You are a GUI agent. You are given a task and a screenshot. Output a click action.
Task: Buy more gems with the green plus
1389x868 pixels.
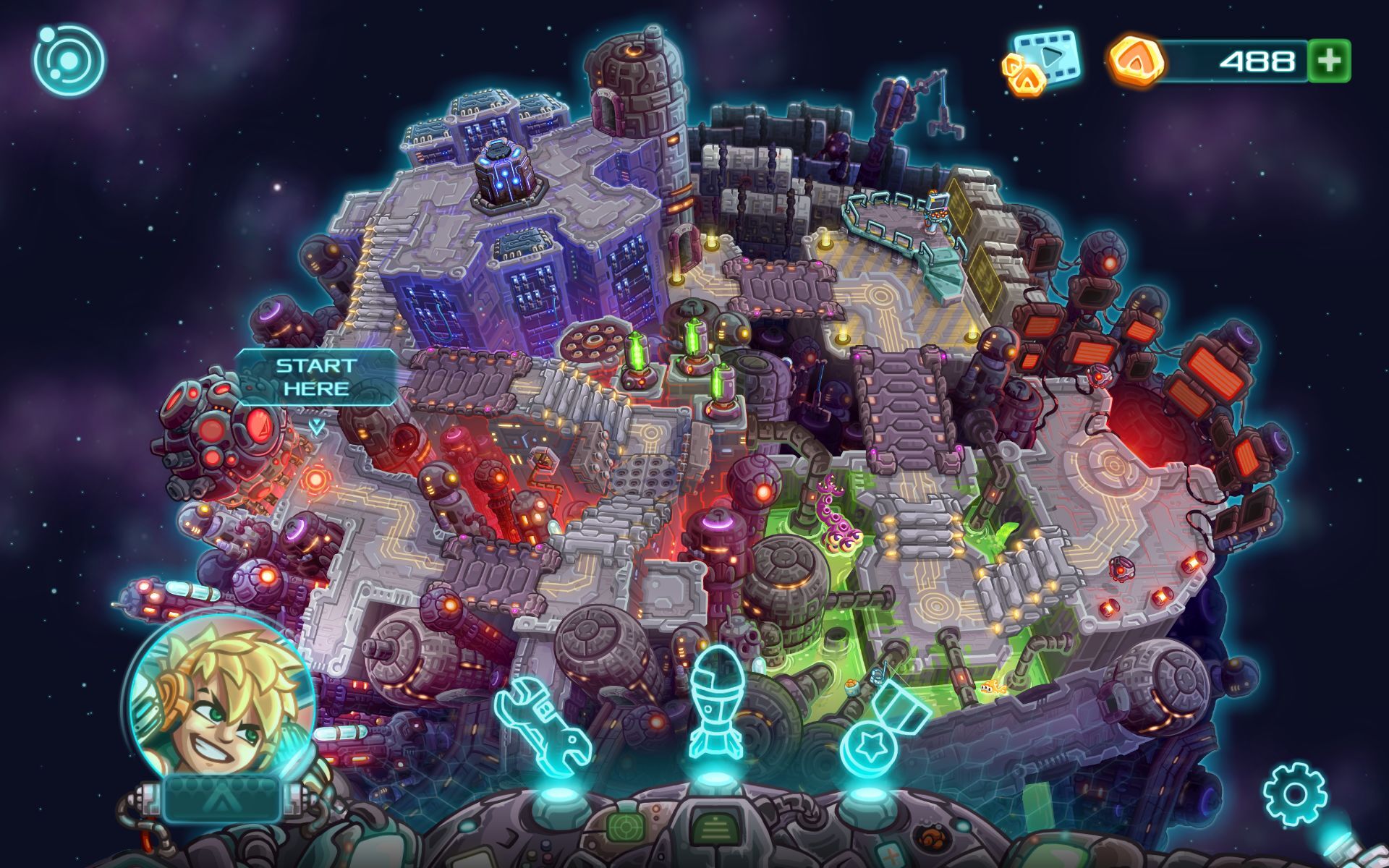tap(1329, 61)
